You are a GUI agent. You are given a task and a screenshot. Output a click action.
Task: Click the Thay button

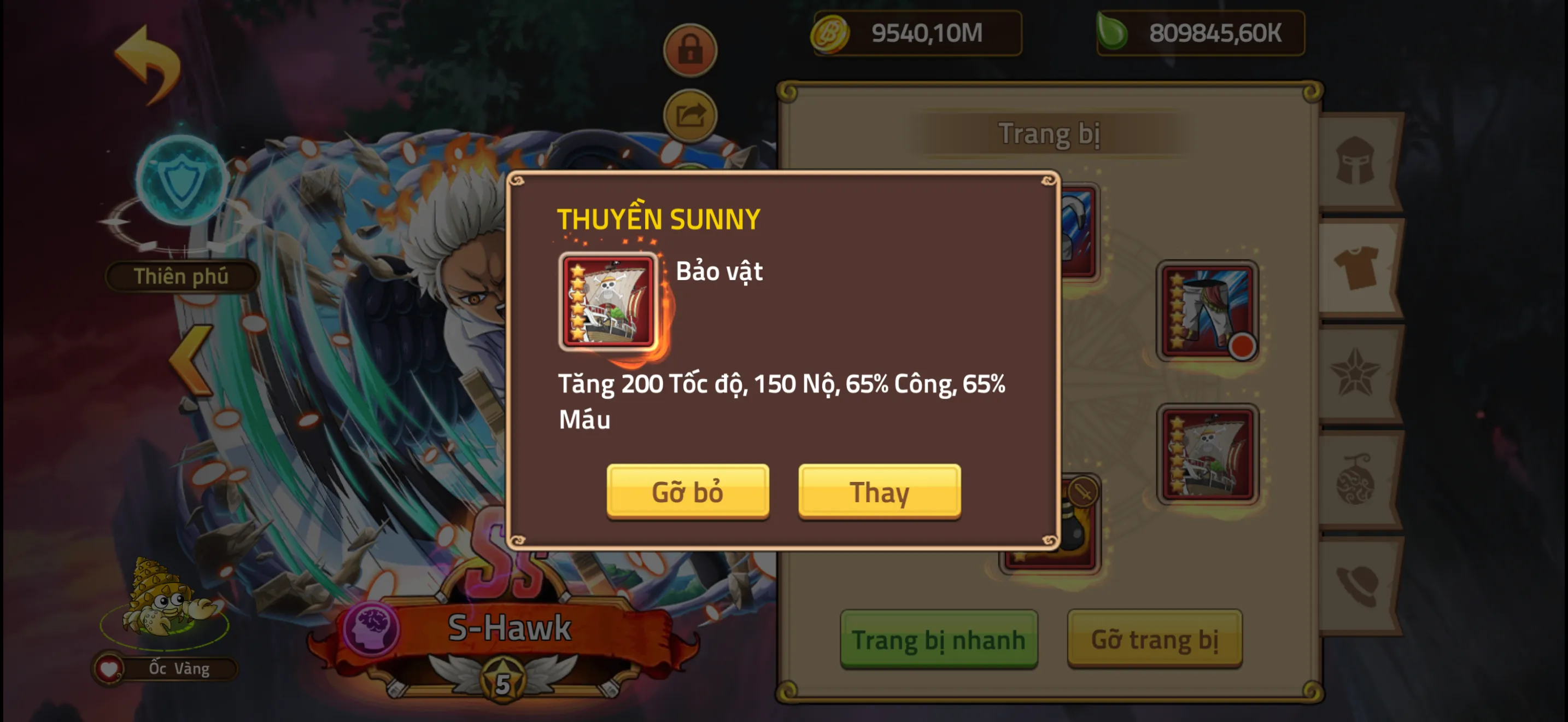pos(879,492)
